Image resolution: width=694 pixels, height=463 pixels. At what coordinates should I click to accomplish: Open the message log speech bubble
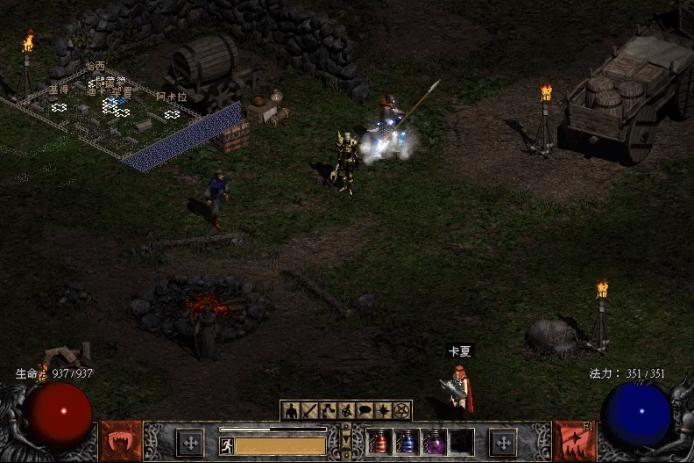click(x=365, y=410)
